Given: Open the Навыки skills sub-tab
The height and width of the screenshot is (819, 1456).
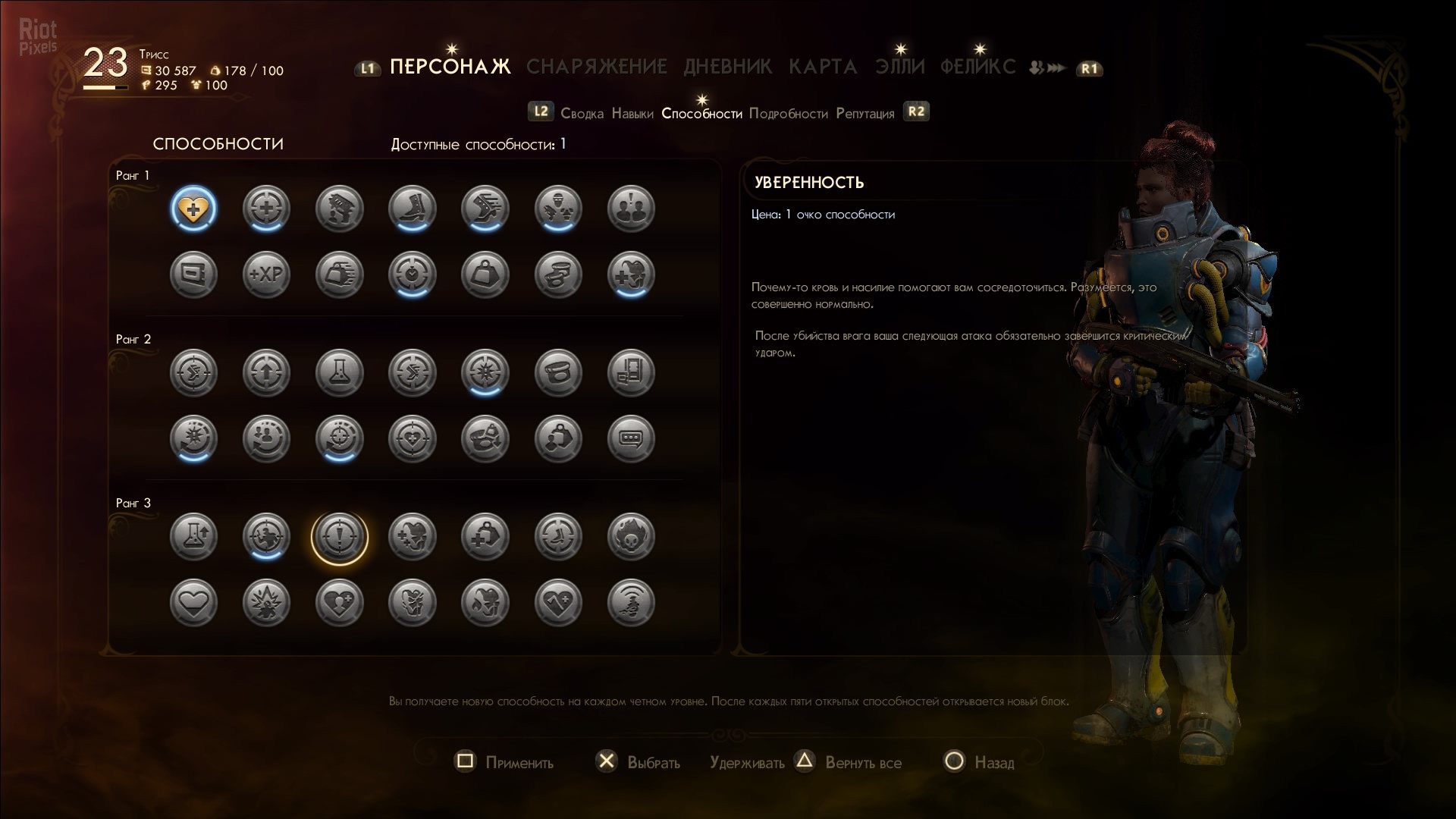Looking at the screenshot, I should [x=632, y=114].
